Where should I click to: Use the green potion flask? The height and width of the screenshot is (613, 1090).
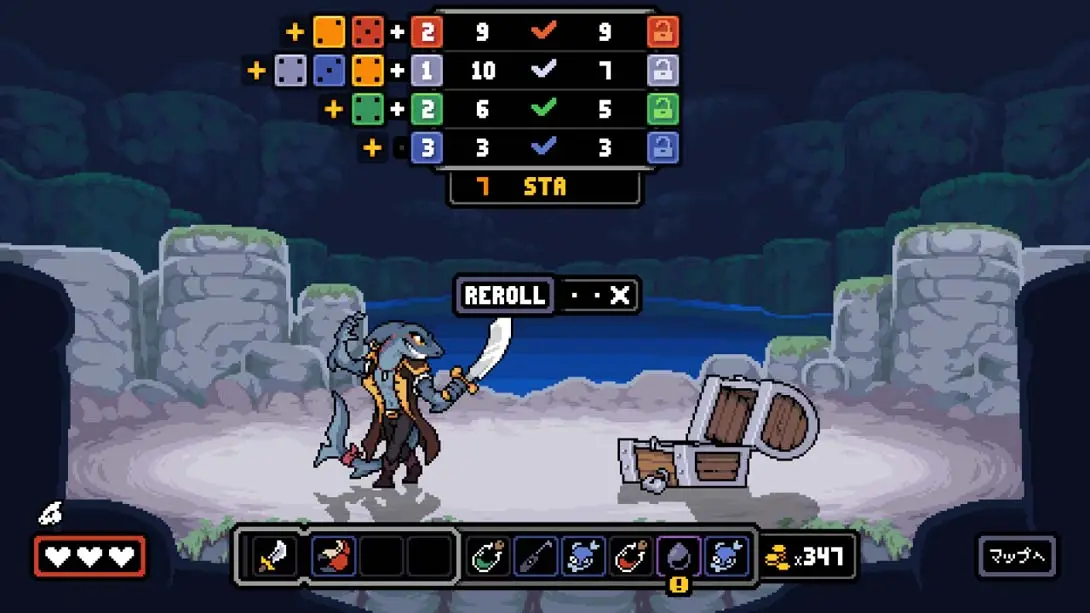(489, 557)
